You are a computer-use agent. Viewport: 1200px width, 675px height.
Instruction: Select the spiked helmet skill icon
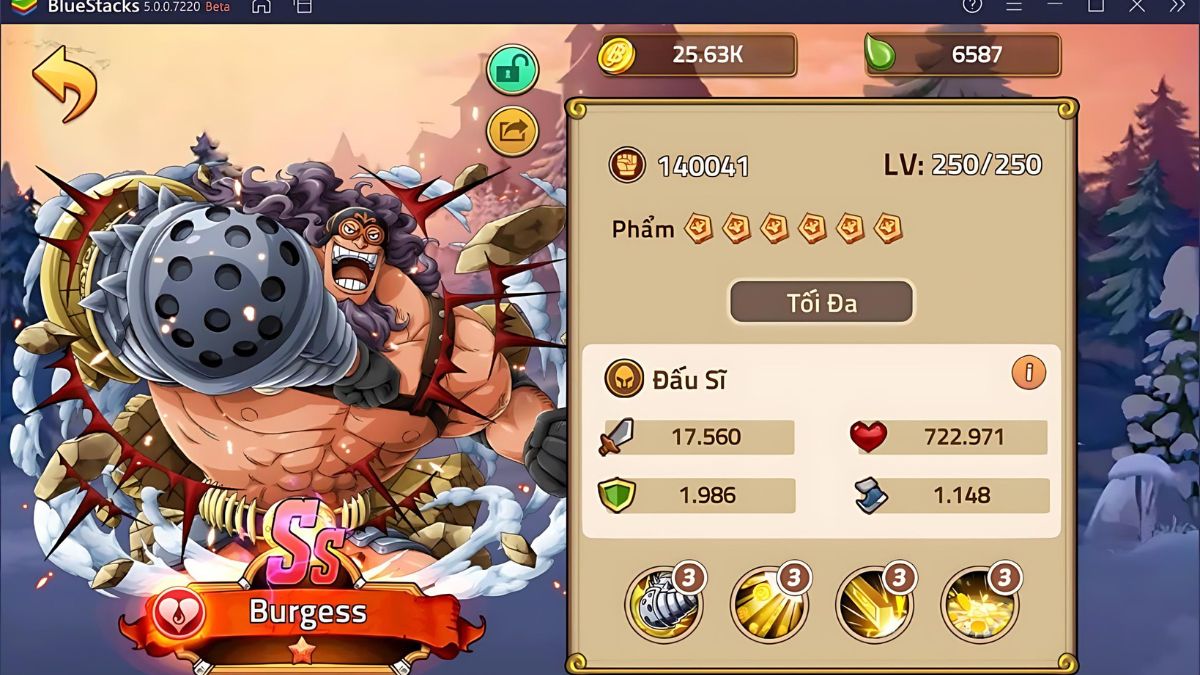pos(664,603)
